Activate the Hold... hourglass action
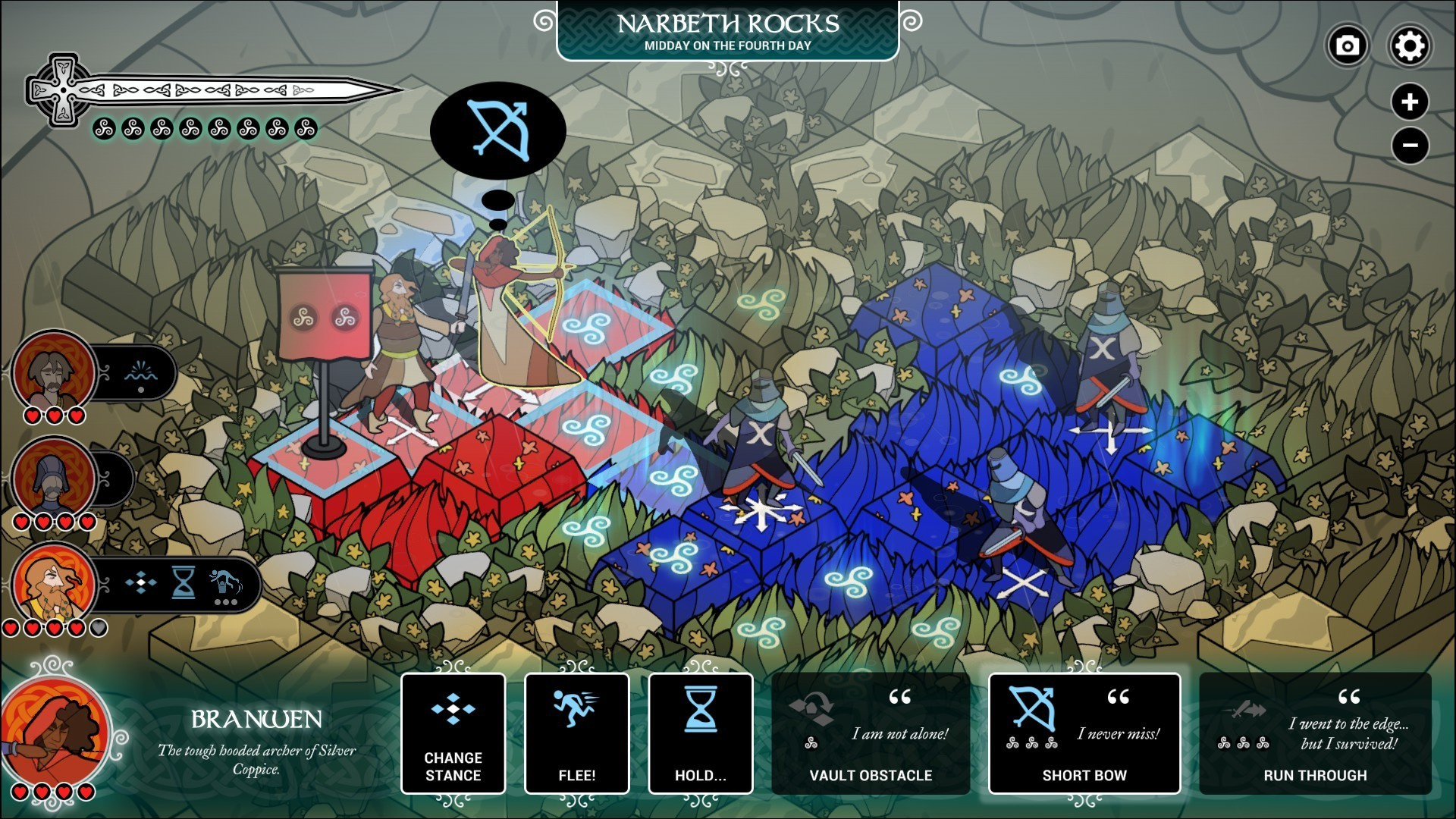This screenshot has height=819, width=1456. pos(700,733)
